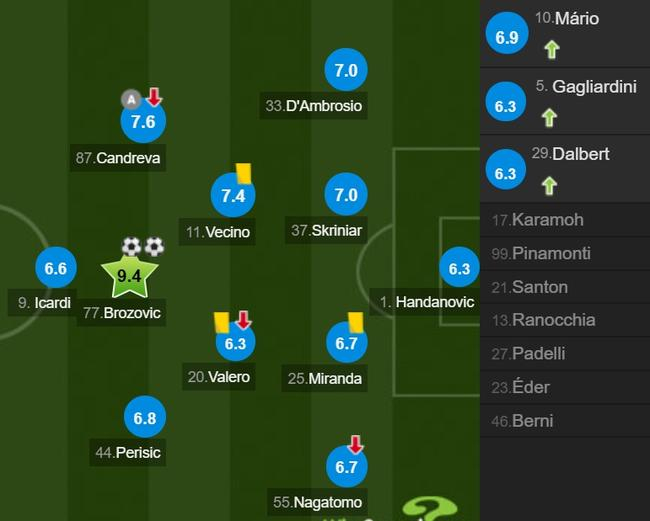
Task: Open Icardi's player rating
Action: [x=56, y=268]
